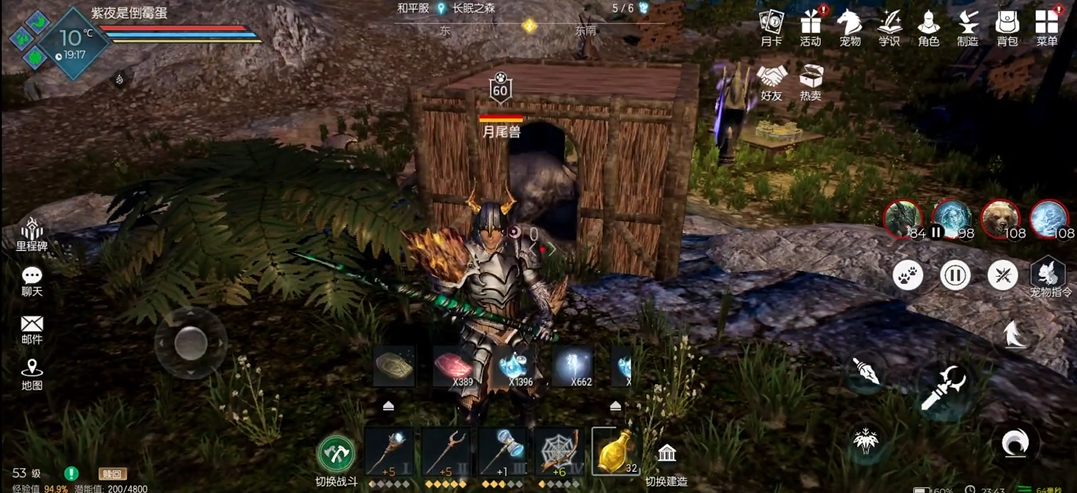1077x493 pixels.
Task: Select the spider web bow slot
Action: point(558,452)
